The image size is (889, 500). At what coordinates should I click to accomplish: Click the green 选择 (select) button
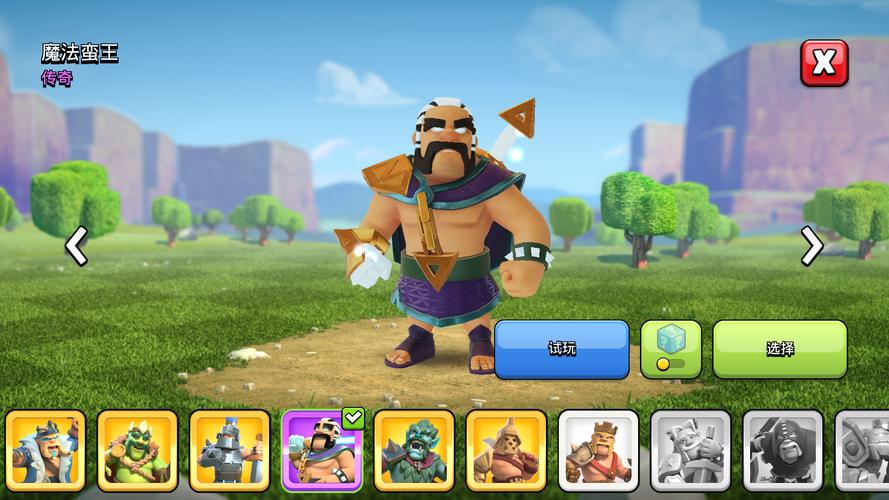(x=779, y=349)
